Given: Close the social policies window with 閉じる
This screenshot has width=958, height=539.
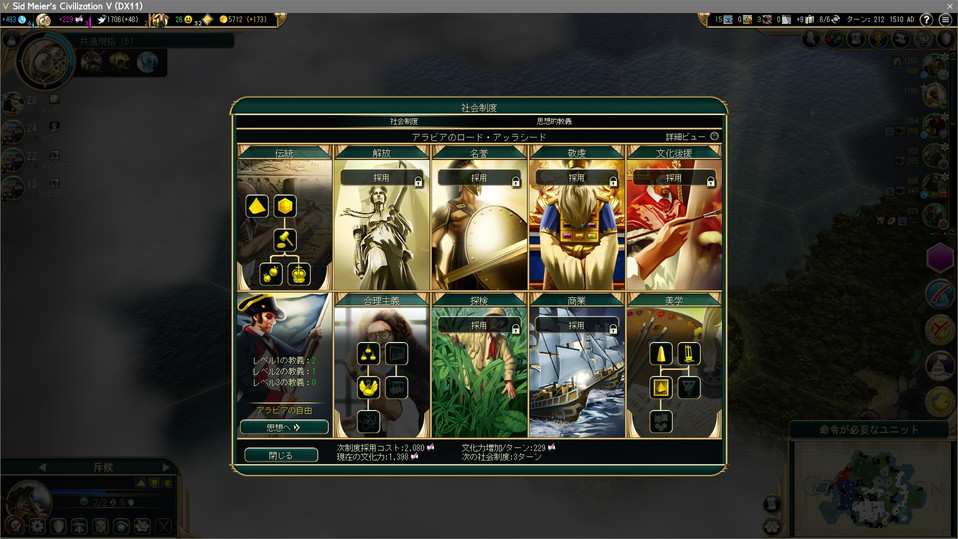Looking at the screenshot, I should [x=281, y=455].
